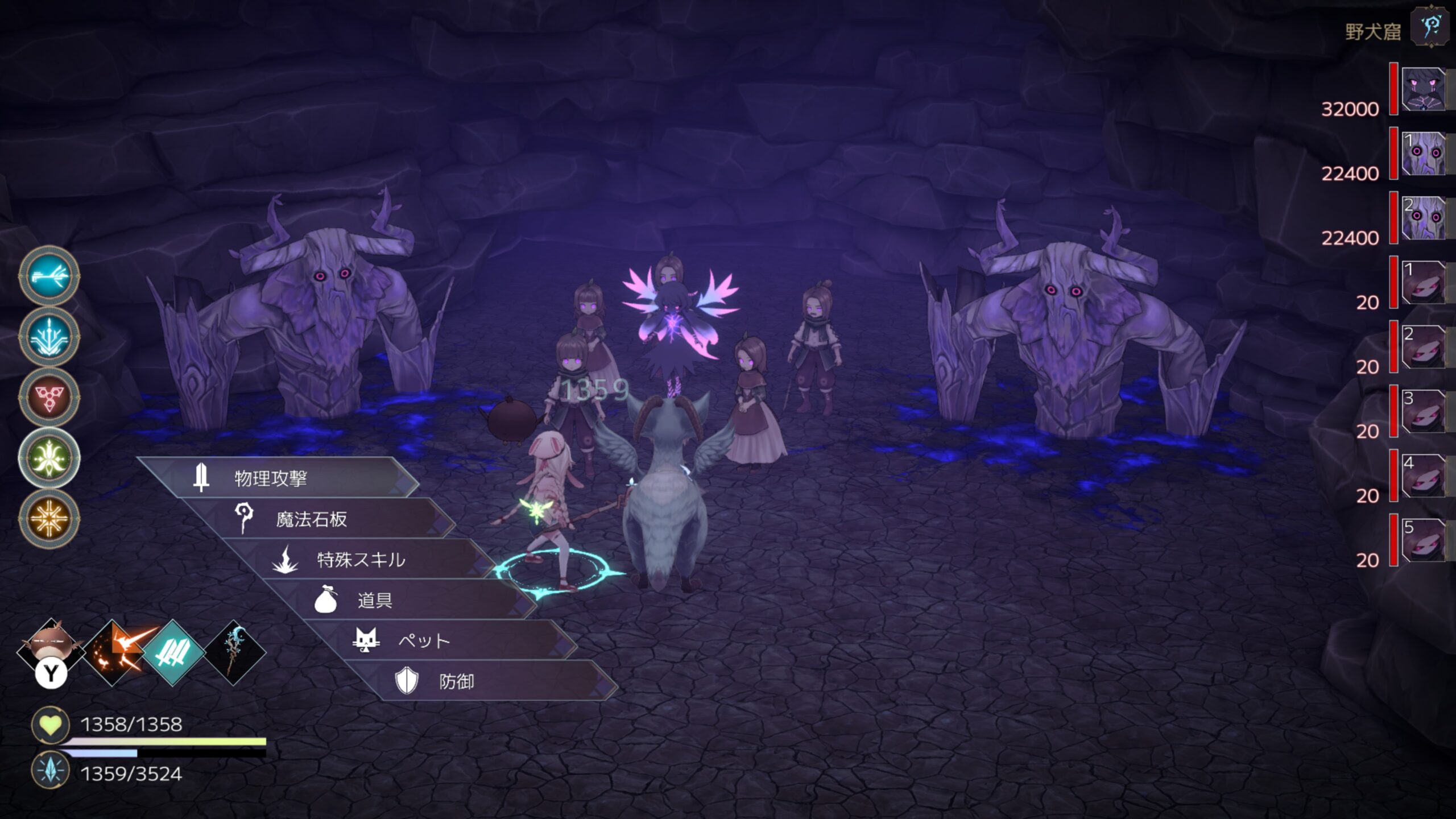Target golem portrait numbered 1
The width and height of the screenshot is (1456, 819).
(1423, 154)
